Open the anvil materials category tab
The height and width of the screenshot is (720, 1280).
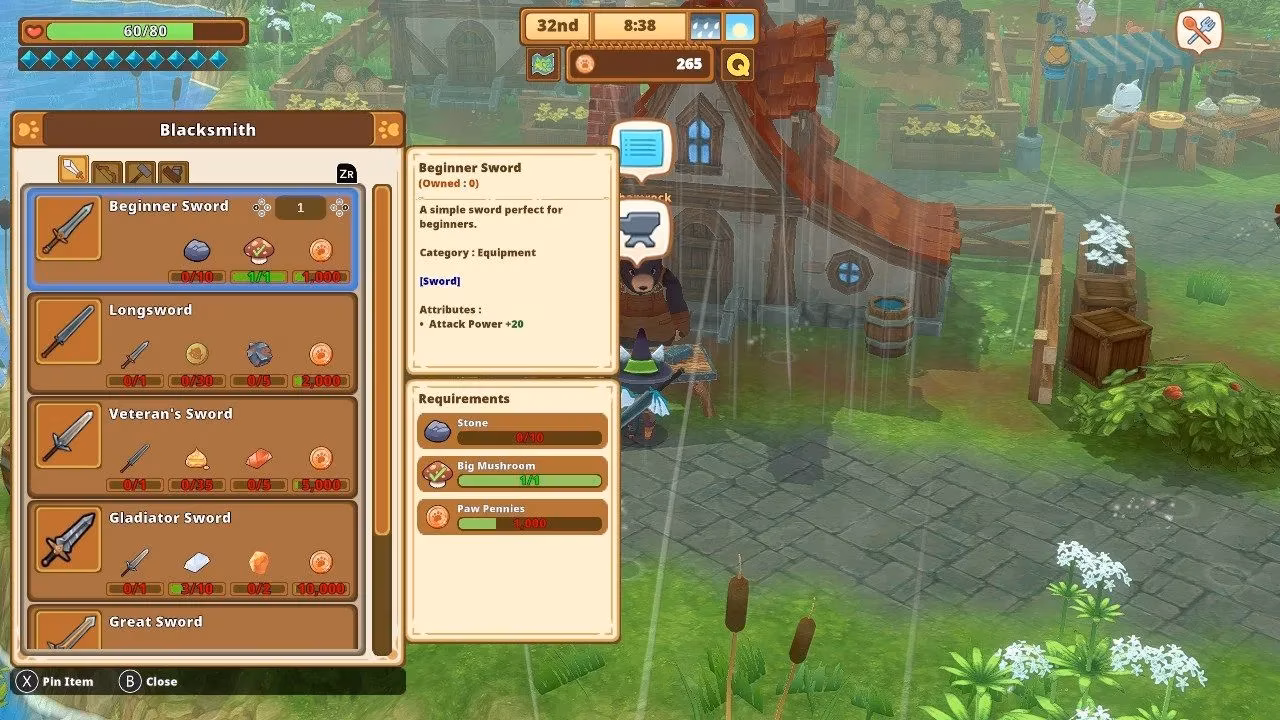point(173,173)
